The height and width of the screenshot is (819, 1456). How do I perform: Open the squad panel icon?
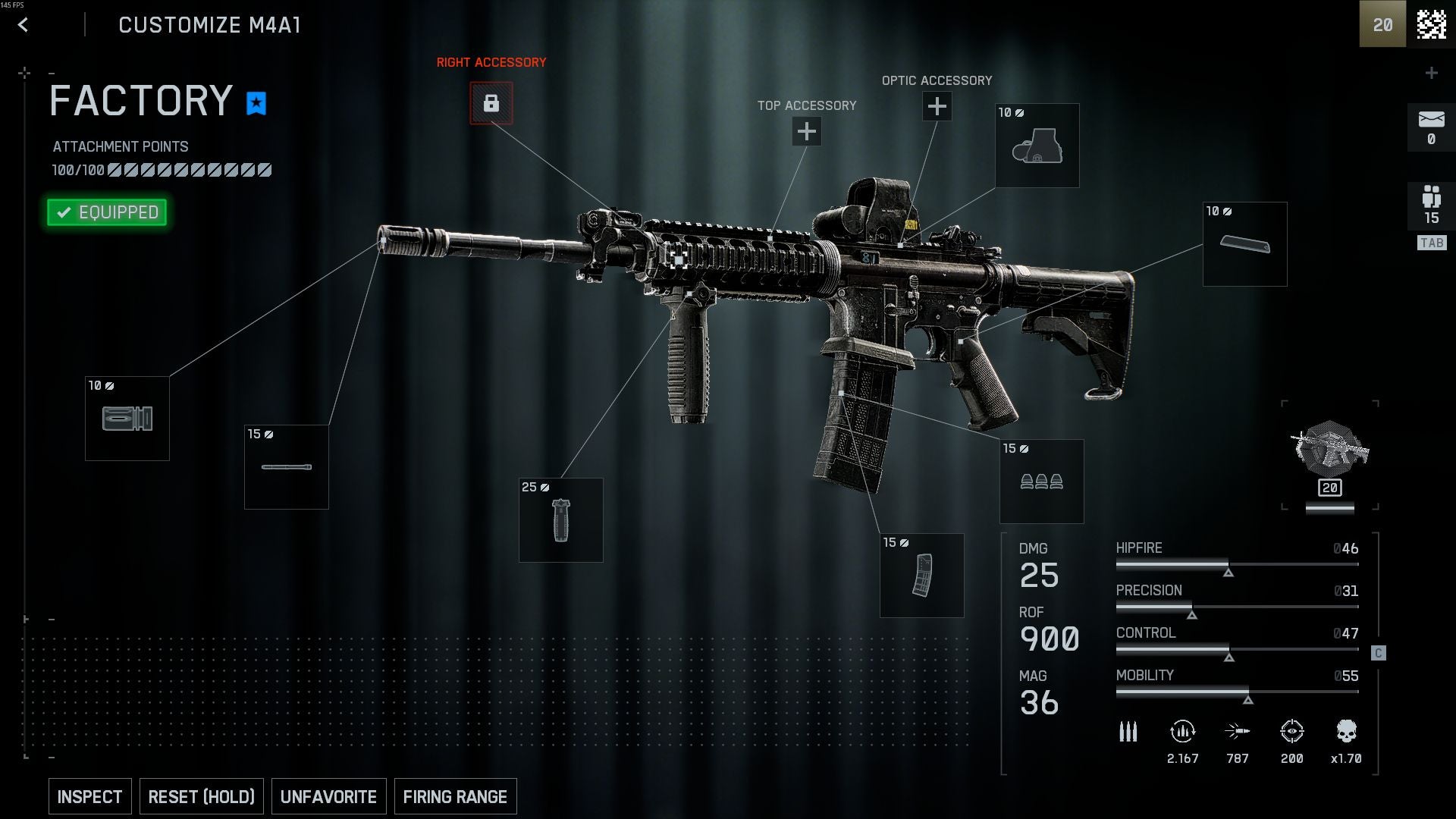click(x=1431, y=205)
